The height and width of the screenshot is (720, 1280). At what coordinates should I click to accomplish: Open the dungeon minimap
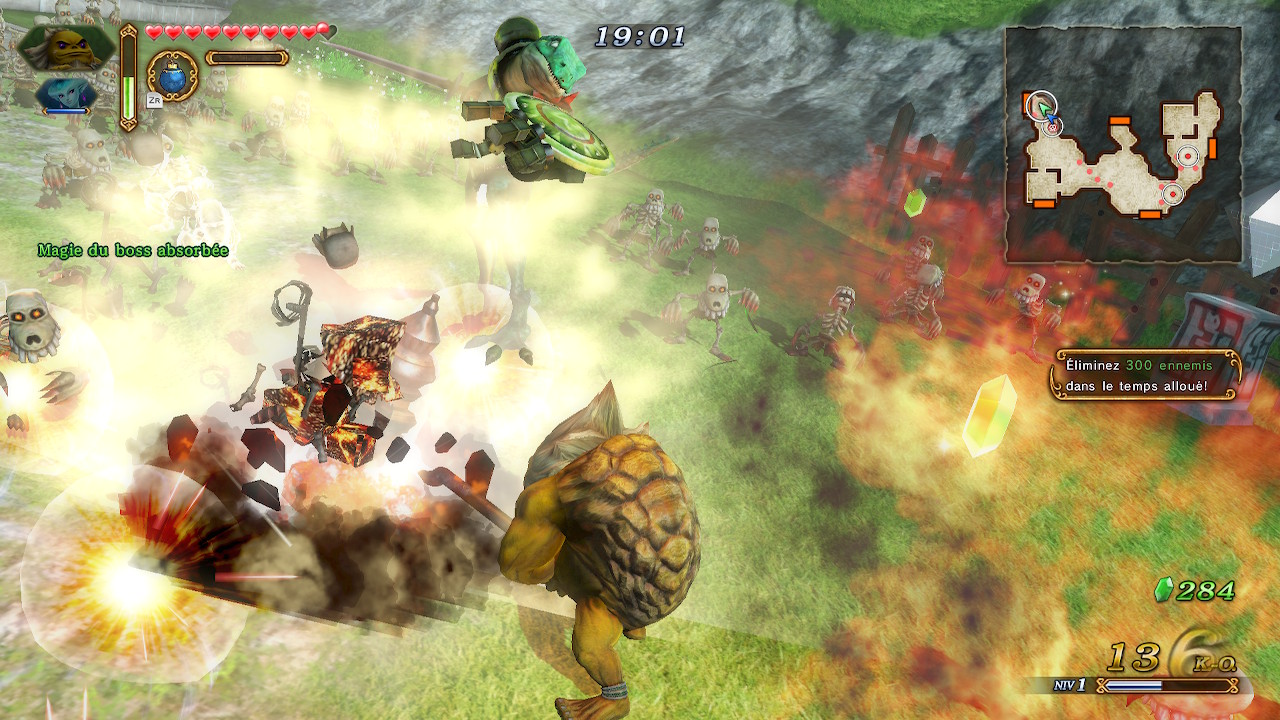[1123, 145]
